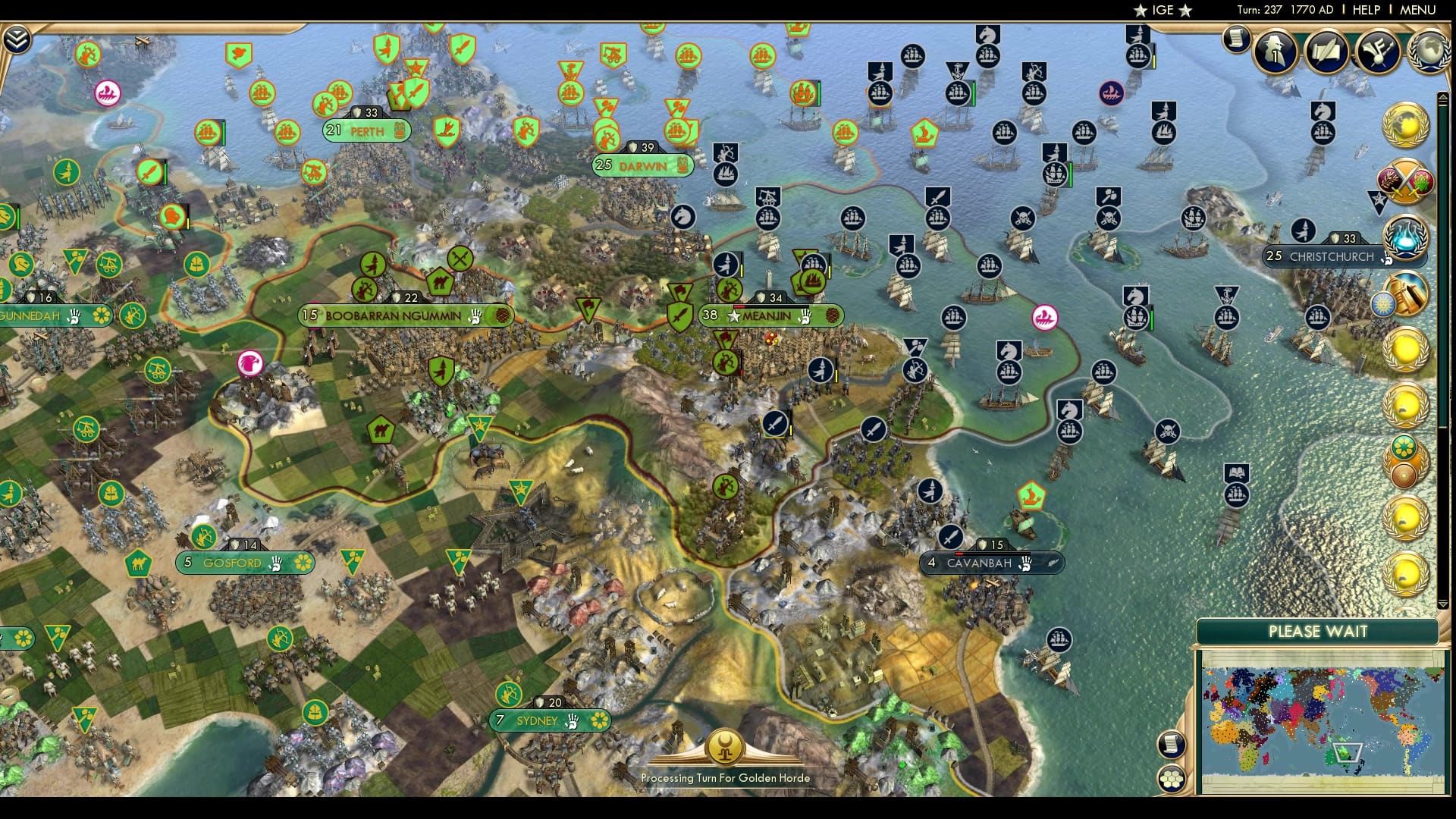View the crossed-swords war declaration notification
Screen dimensions: 1456x819
(x=1407, y=179)
